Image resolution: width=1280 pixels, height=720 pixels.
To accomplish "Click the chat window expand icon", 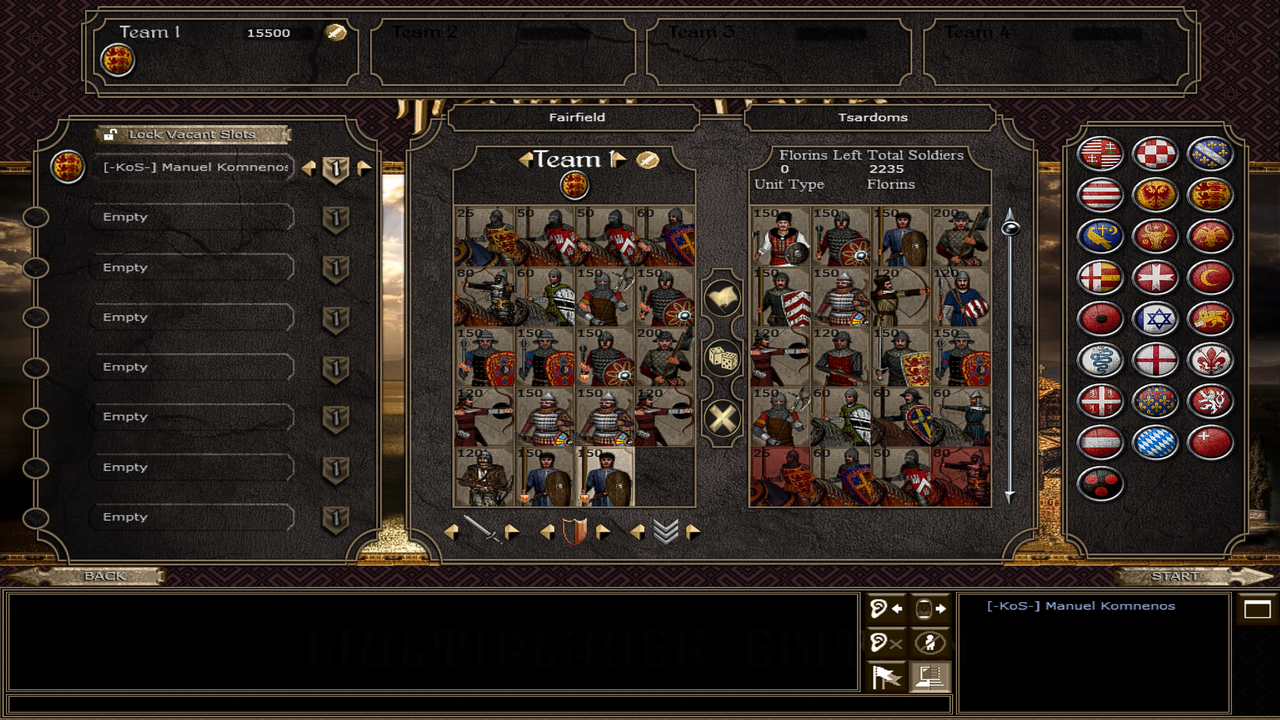I will pos(1257,609).
